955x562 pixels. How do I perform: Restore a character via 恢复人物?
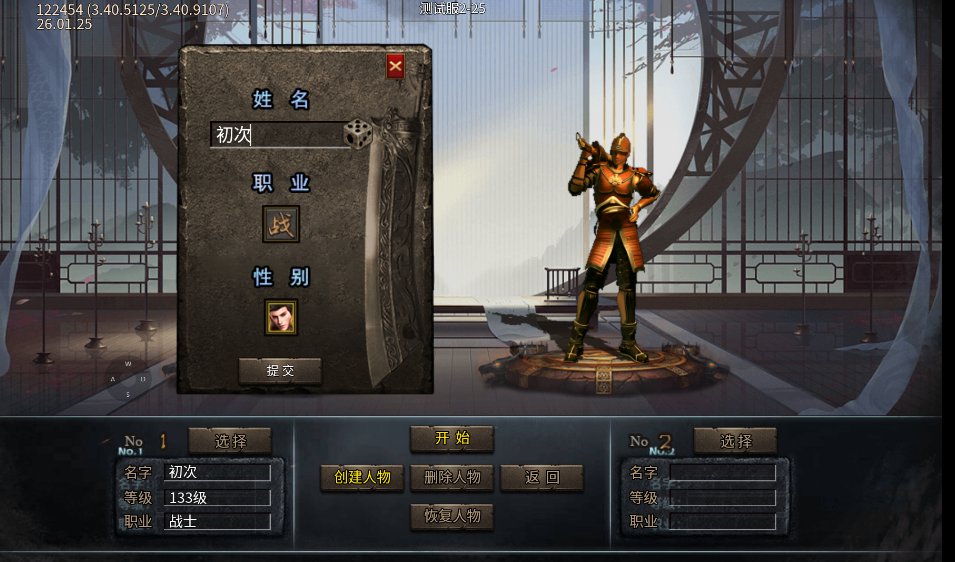(452, 516)
